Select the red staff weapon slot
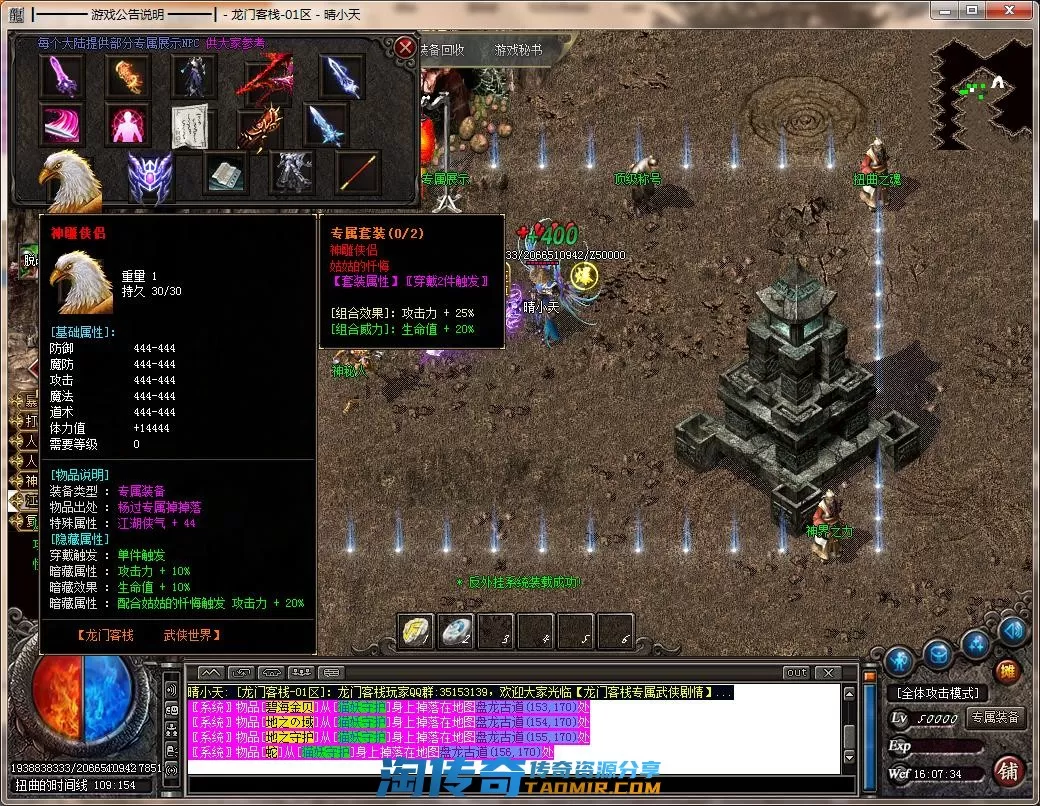The width and height of the screenshot is (1040, 806). coord(356,172)
